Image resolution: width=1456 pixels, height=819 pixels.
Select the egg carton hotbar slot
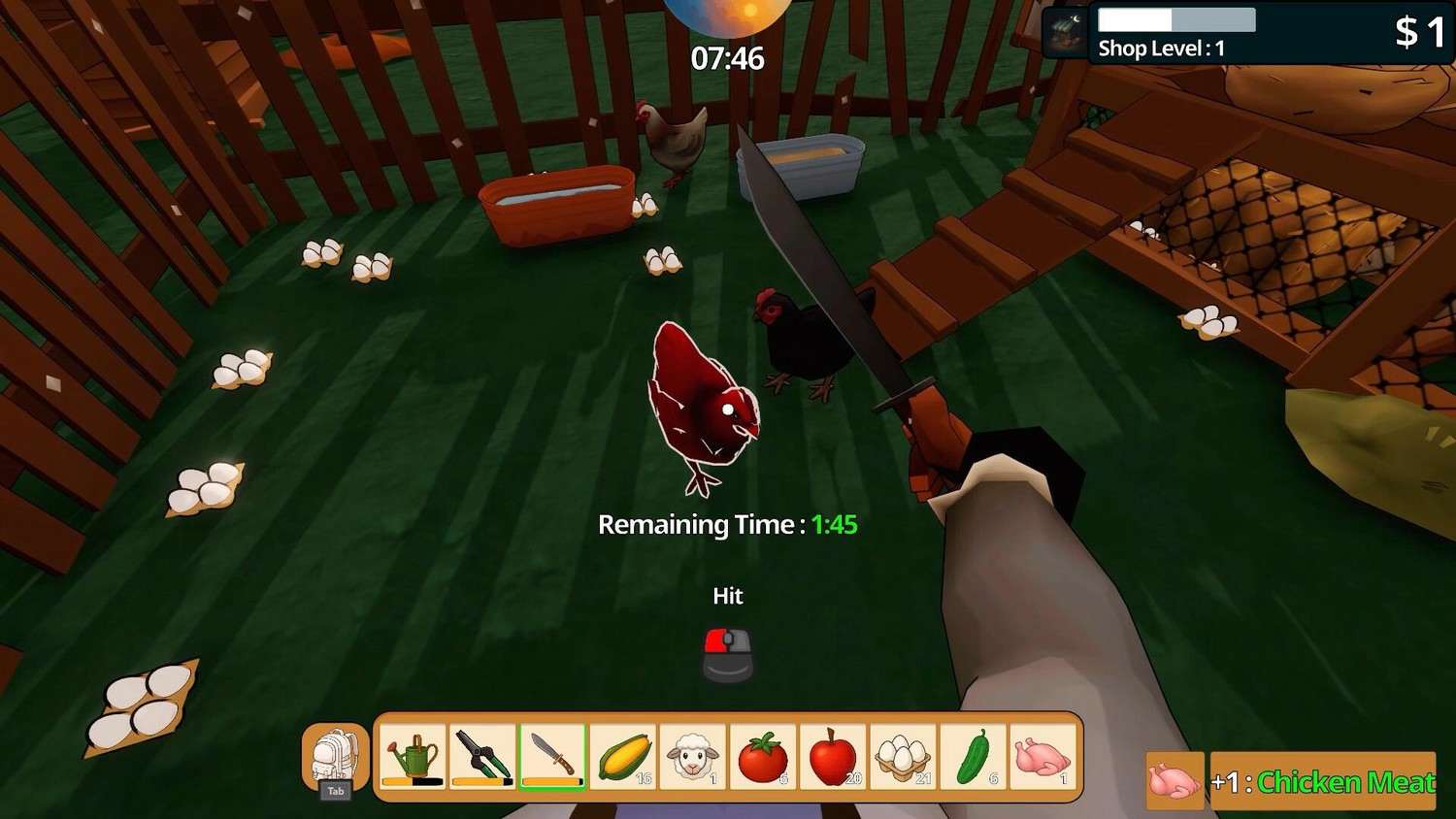click(903, 757)
